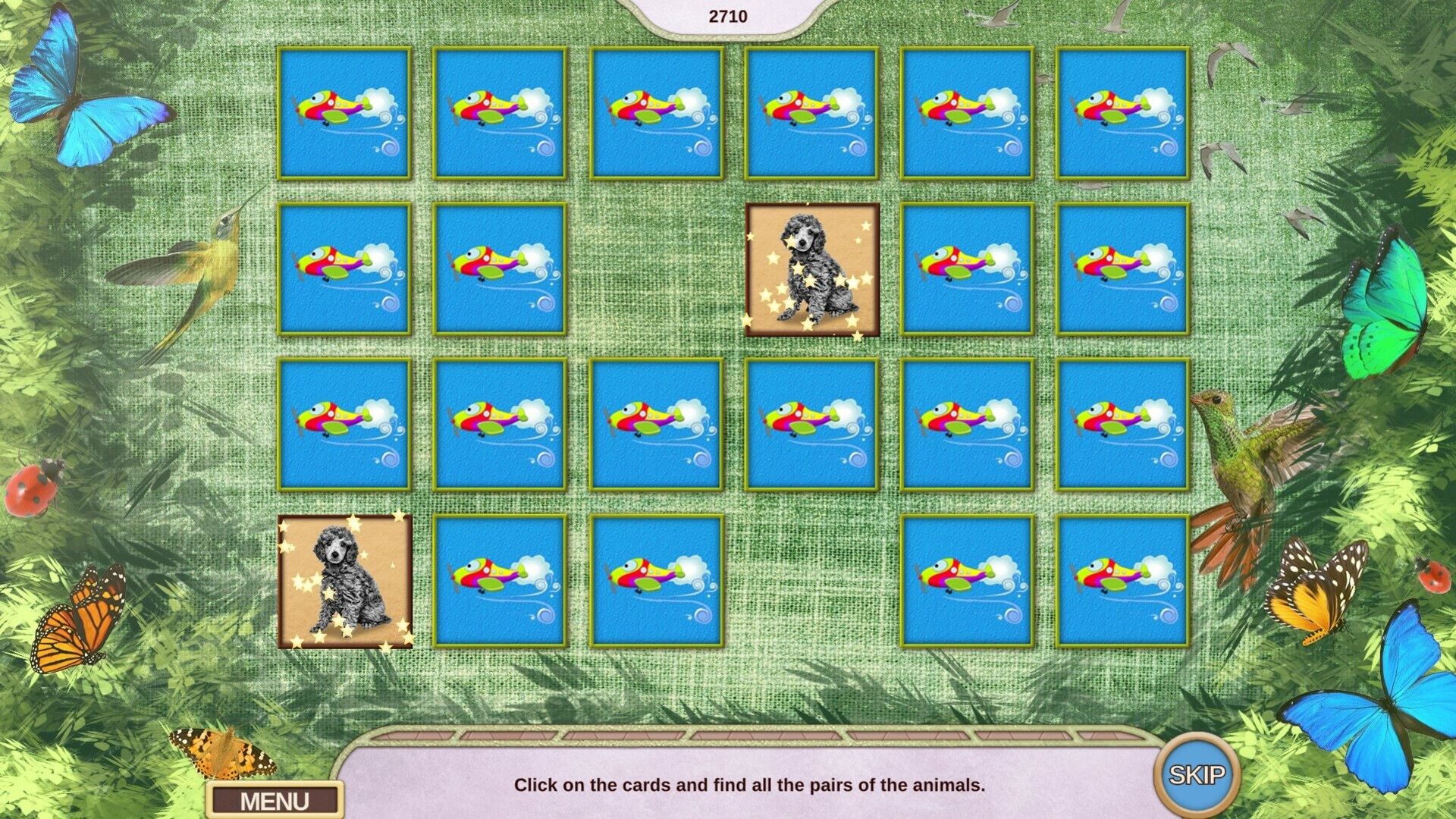Viewport: 1456px width, 819px height.
Task: Flip the top-left airplane card
Action: tap(345, 114)
